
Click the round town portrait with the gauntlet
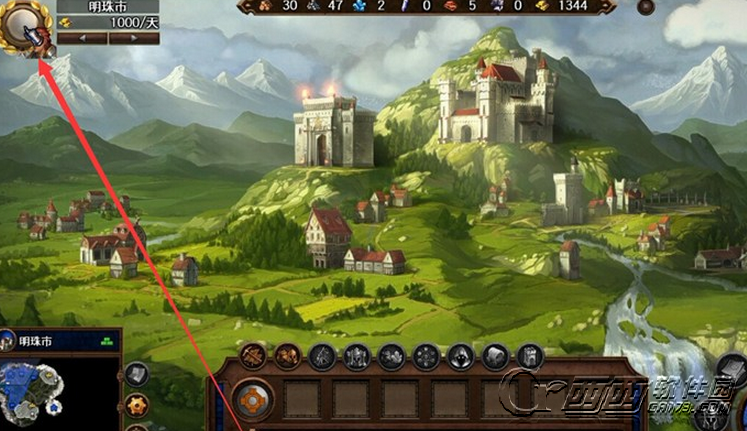point(27,28)
